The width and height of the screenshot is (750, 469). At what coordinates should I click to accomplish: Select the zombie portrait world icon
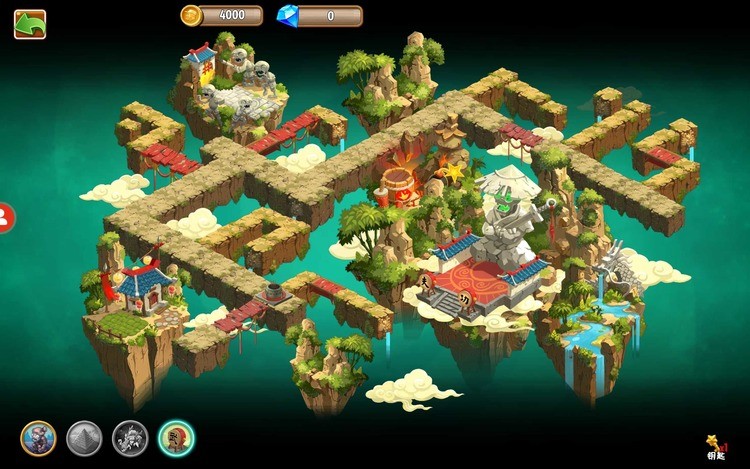click(x=38, y=437)
